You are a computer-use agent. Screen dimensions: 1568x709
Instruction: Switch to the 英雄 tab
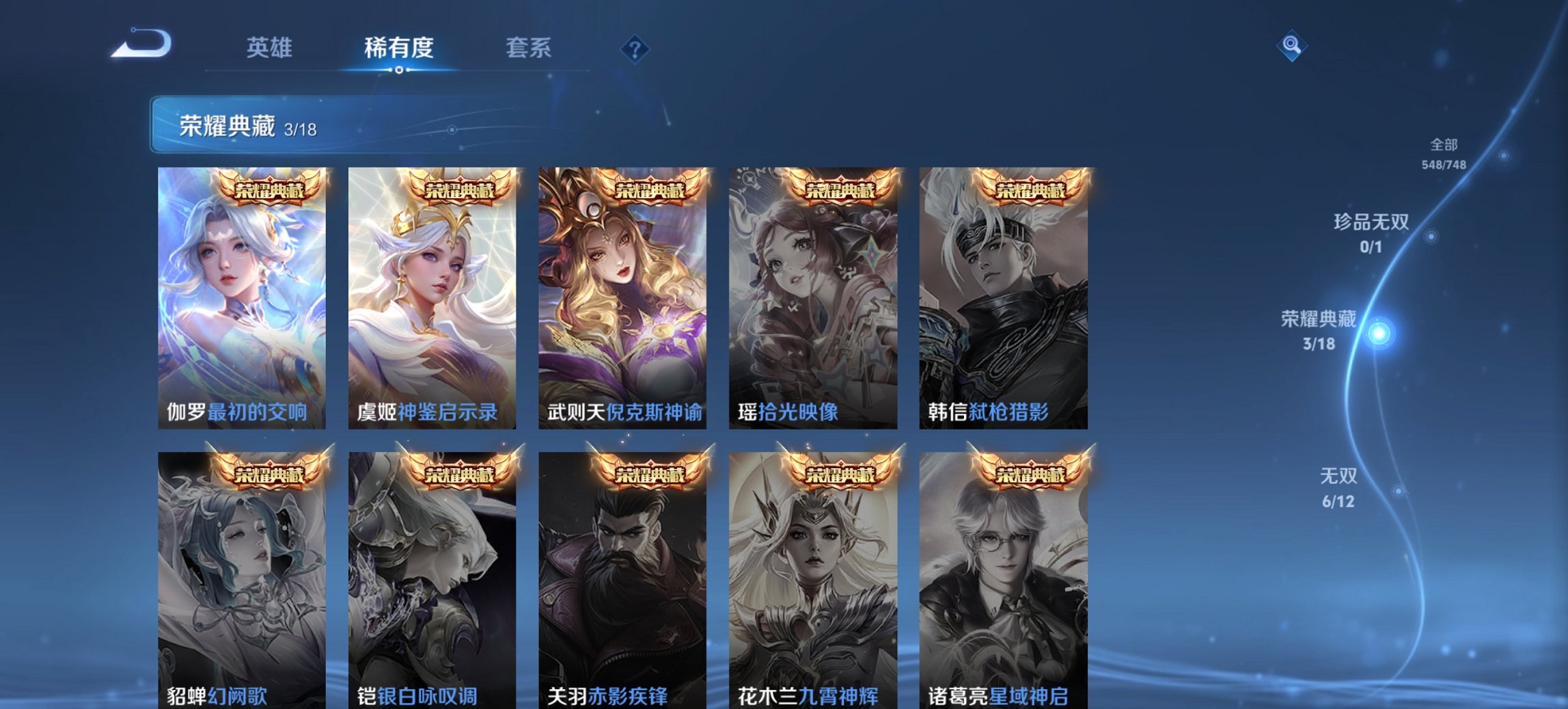(x=270, y=48)
